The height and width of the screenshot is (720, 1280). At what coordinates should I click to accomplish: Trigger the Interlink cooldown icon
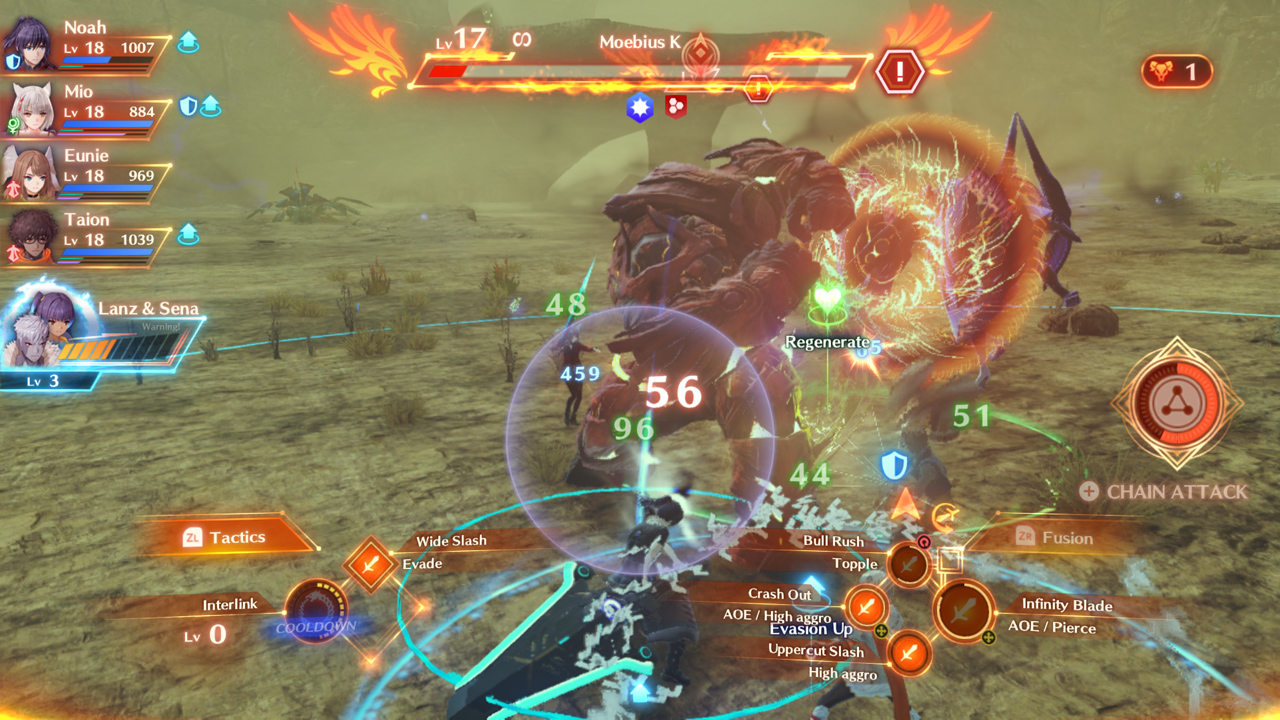315,610
